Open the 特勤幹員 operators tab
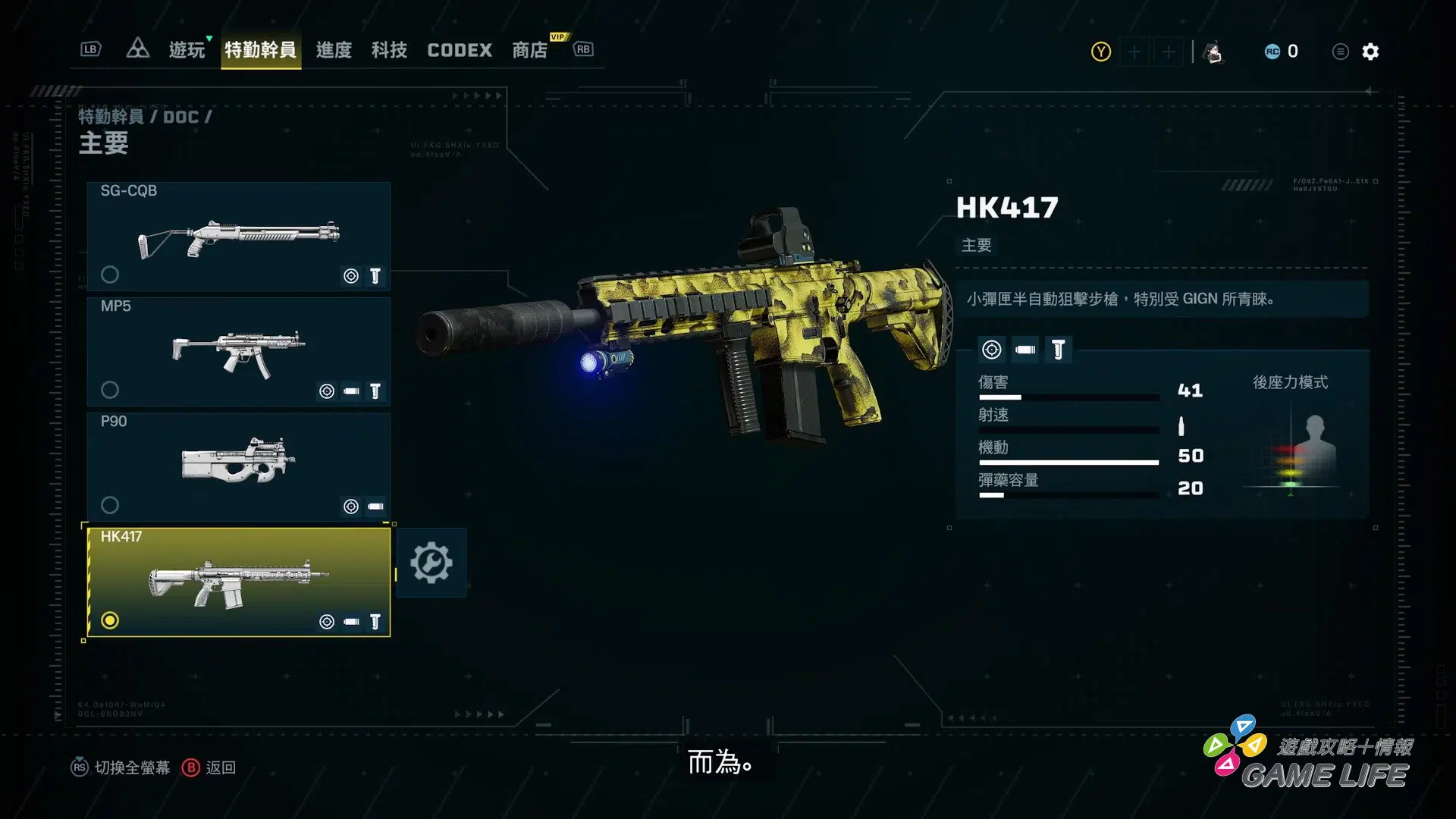Viewport: 1456px width, 819px height. 260,50
